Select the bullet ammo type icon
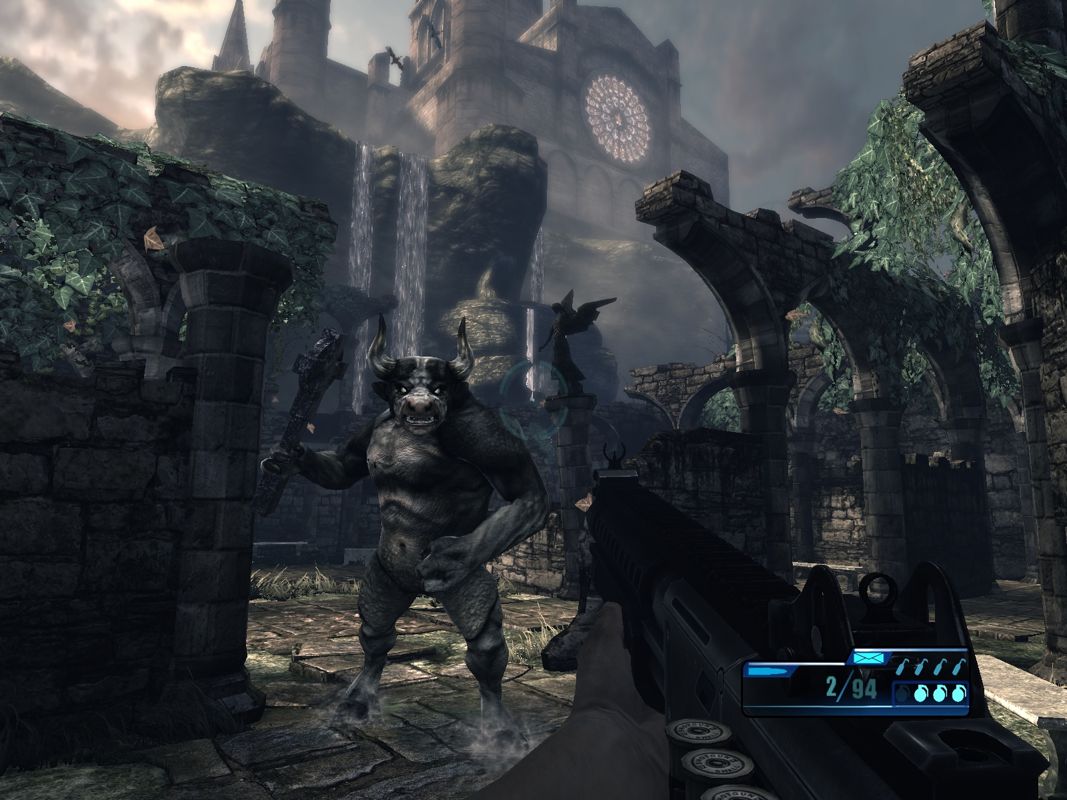Viewport: 1067px width, 800px height. (765, 672)
